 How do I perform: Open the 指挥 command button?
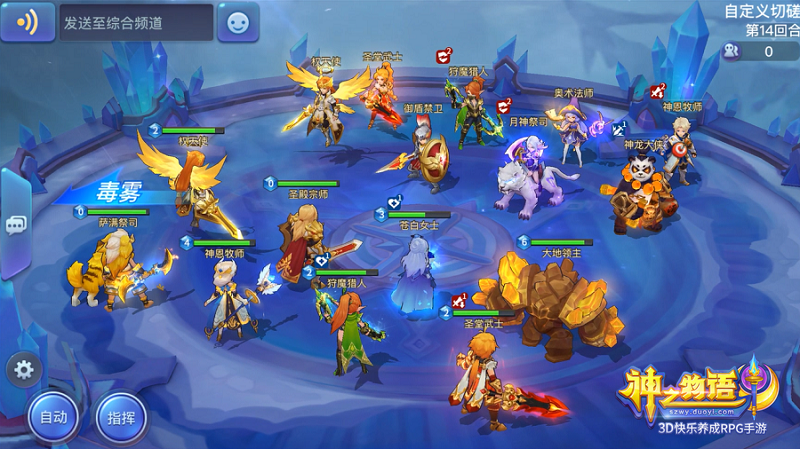(121, 416)
